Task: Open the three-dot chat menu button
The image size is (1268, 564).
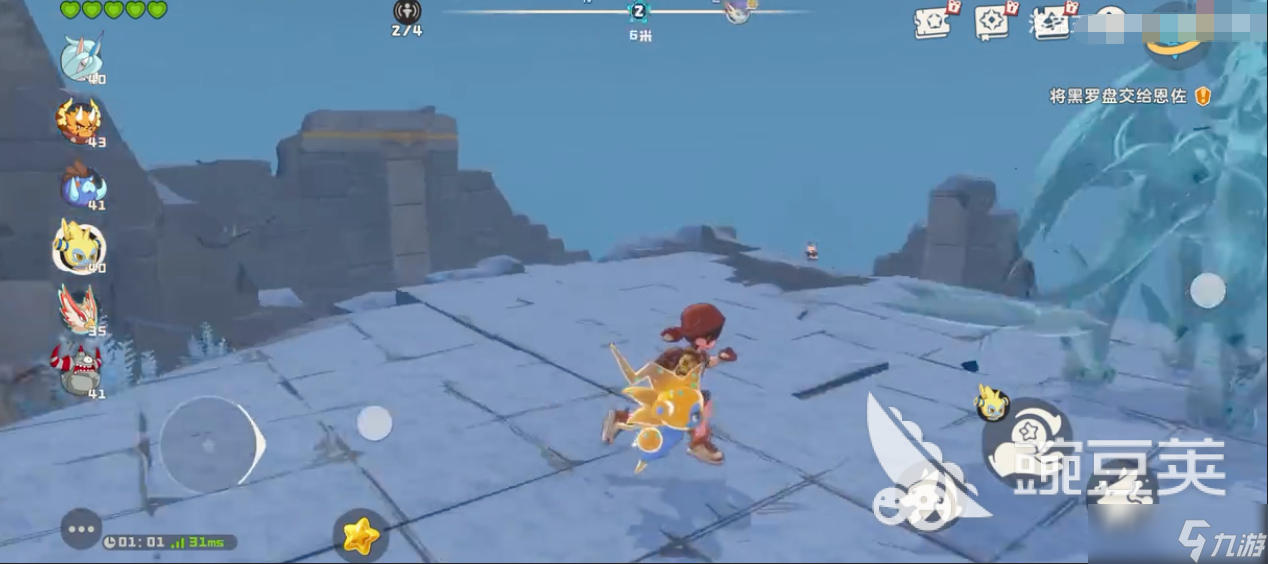Action: (81, 529)
